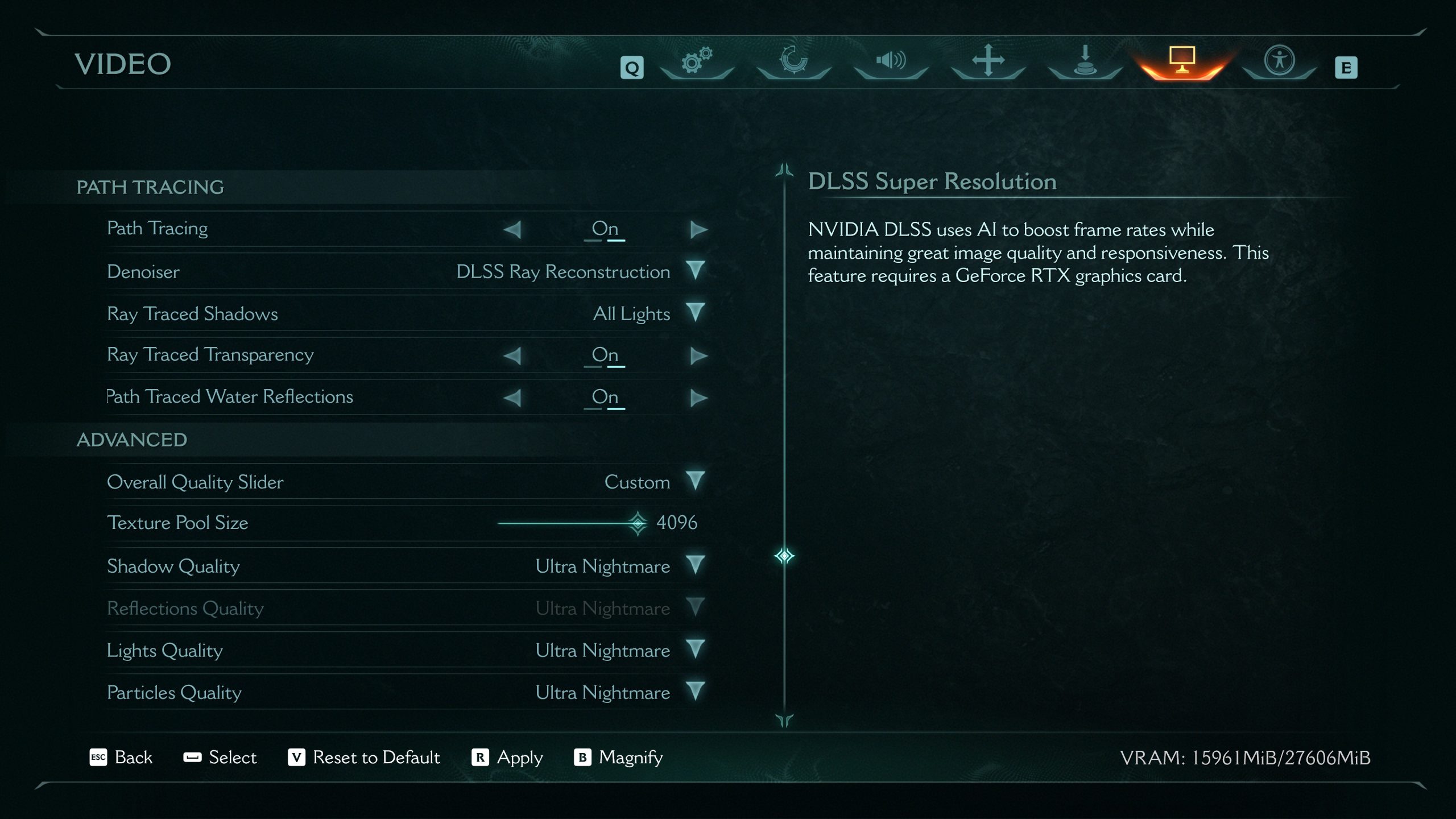Reset video settings to default

[364, 758]
